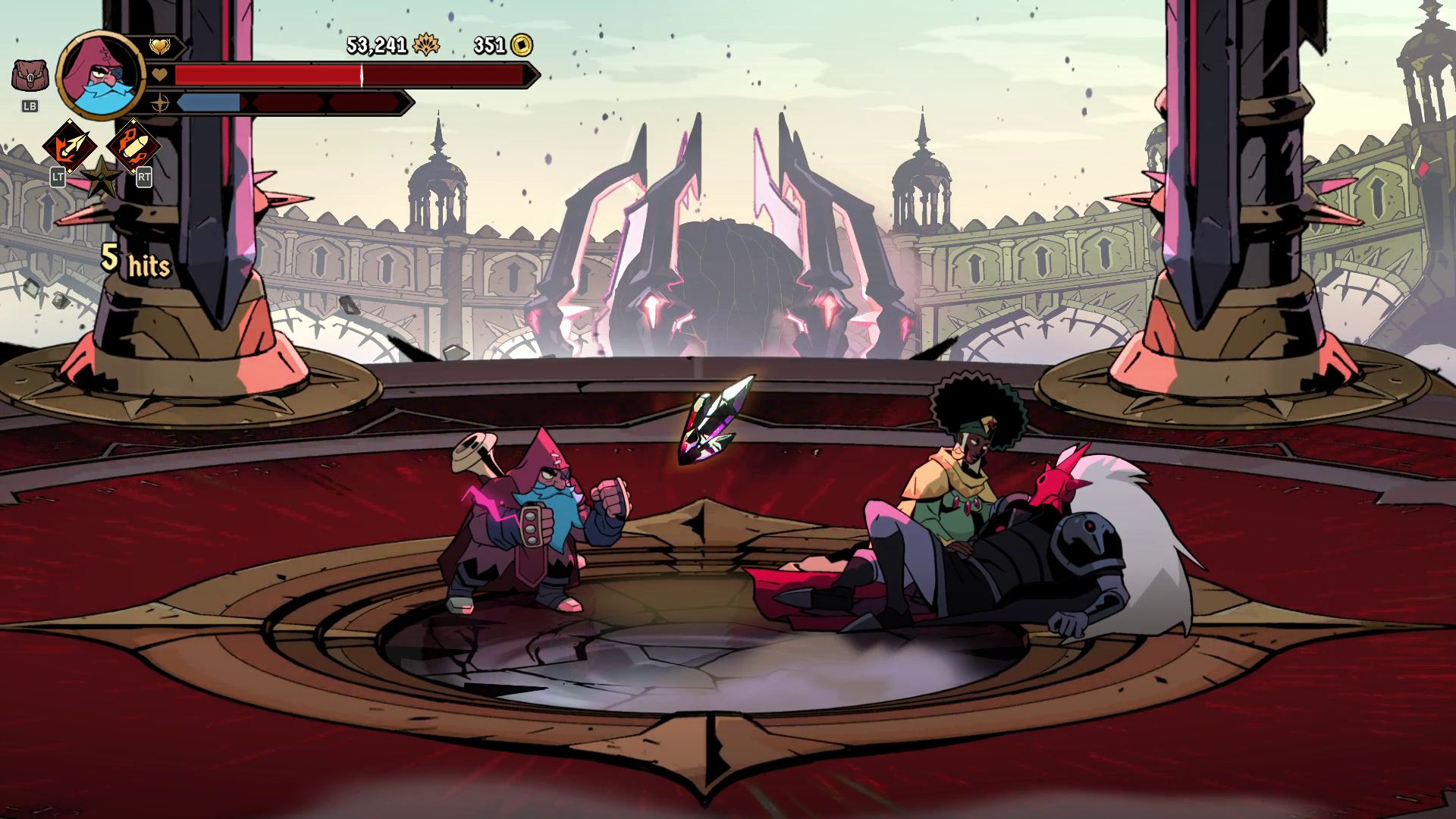This screenshot has height=819, width=1456.
Task: Use the fiery bullet ability
Action: [134, 146]
